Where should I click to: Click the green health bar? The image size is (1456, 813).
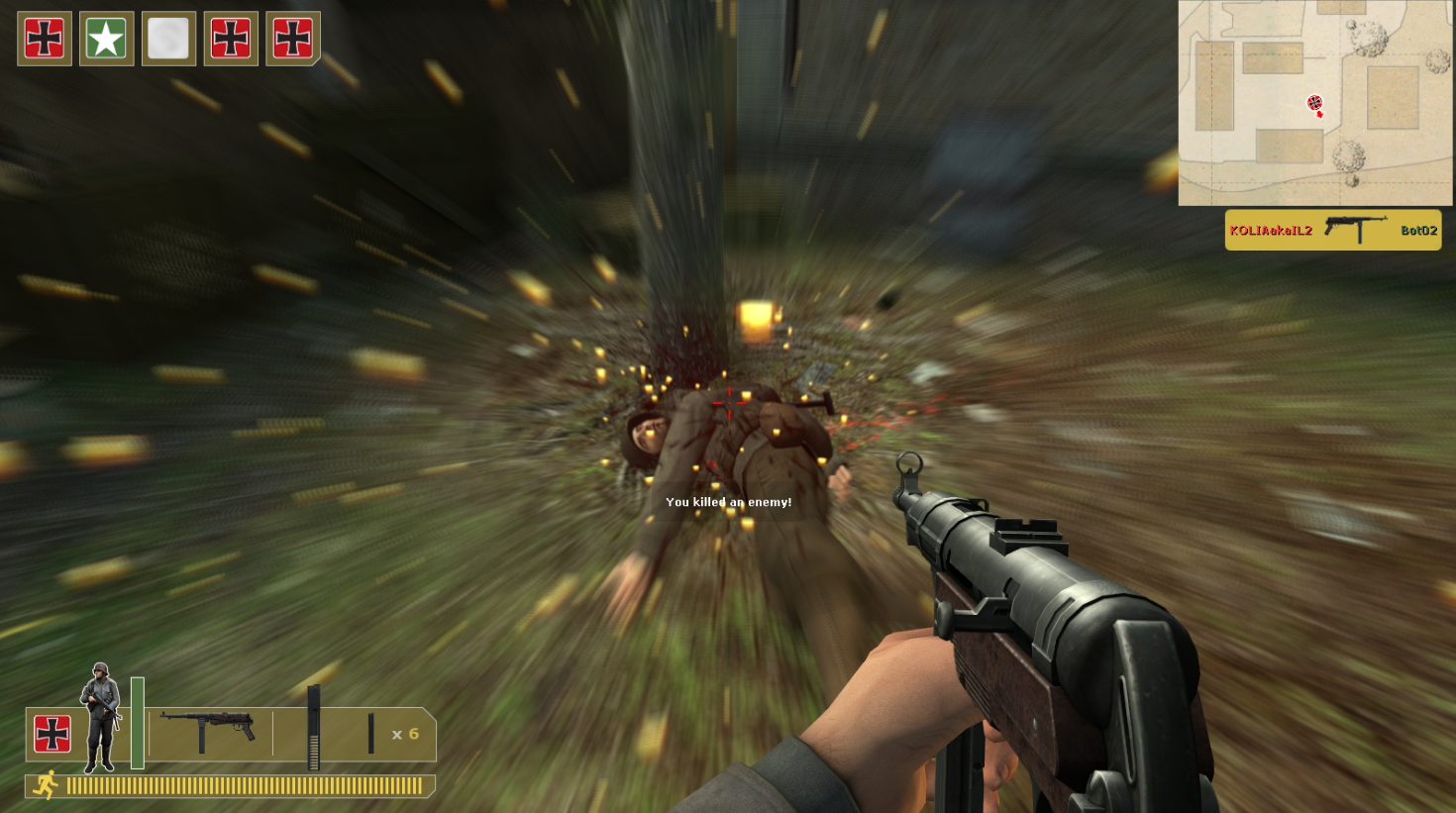point(137,725)
